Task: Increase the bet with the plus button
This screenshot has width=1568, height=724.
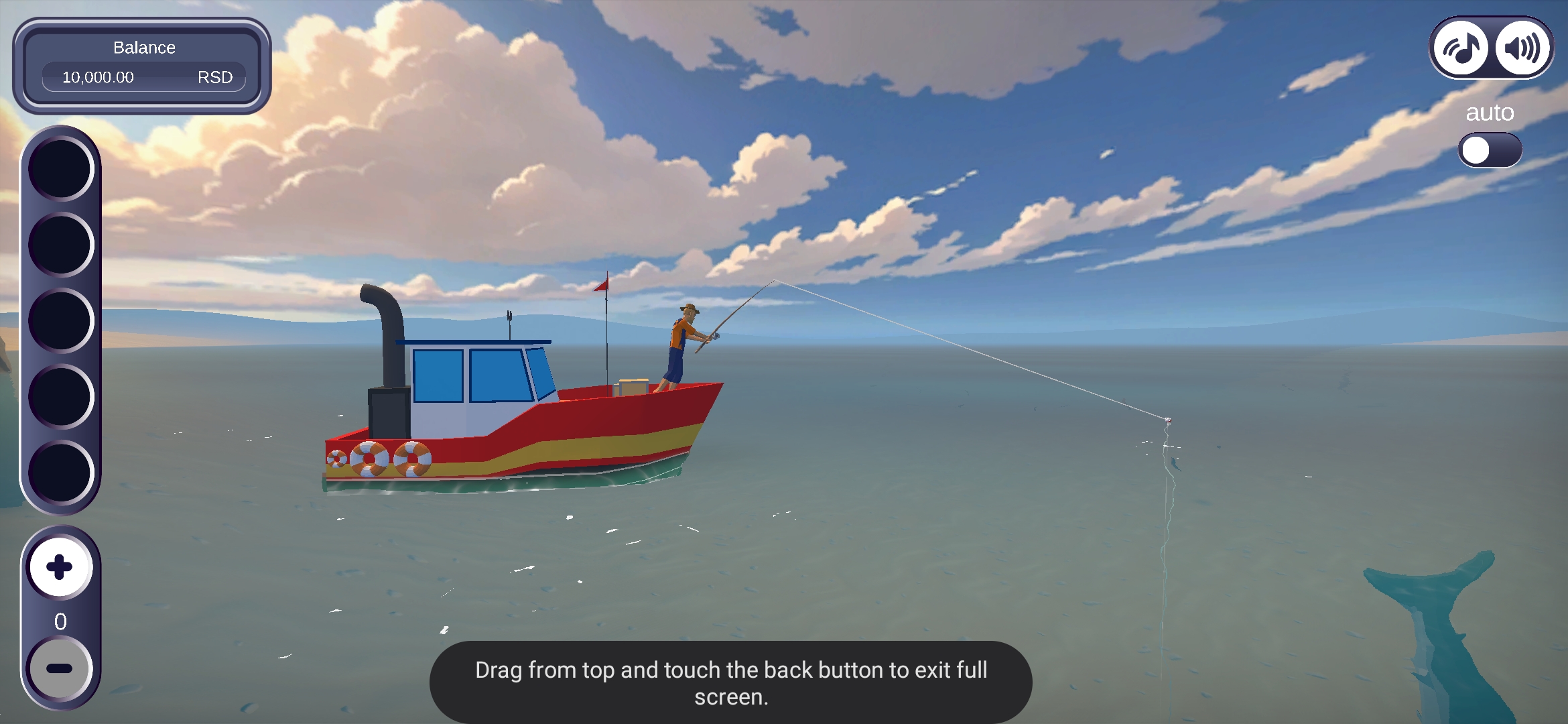Action: [60, 567]
